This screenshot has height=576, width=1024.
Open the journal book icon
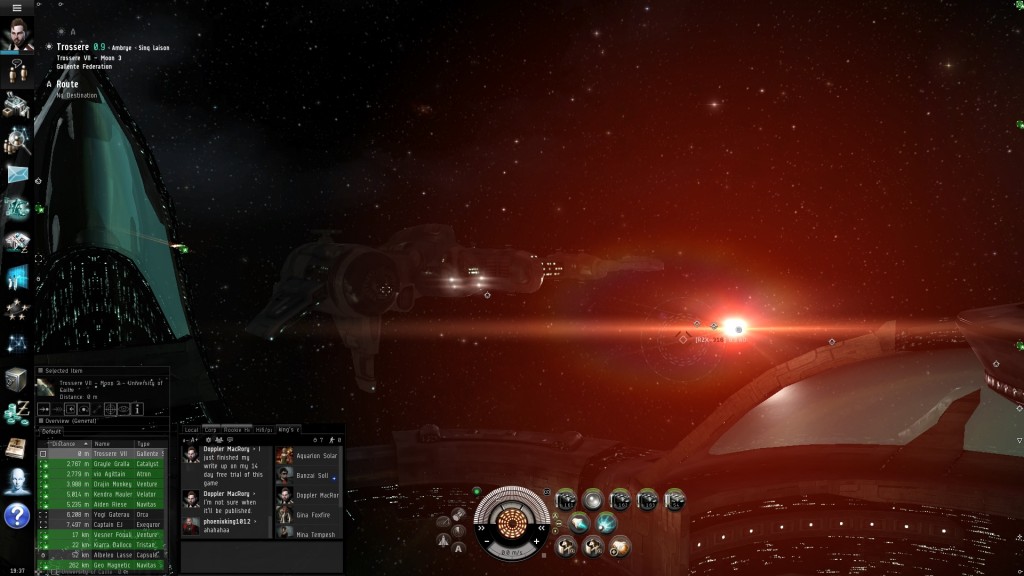16,447
